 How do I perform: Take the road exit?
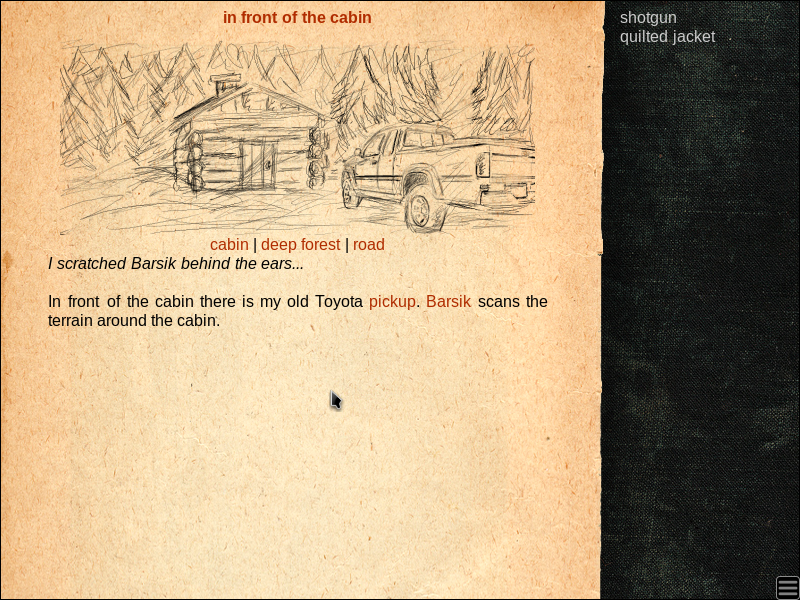(x=368, y=245)
